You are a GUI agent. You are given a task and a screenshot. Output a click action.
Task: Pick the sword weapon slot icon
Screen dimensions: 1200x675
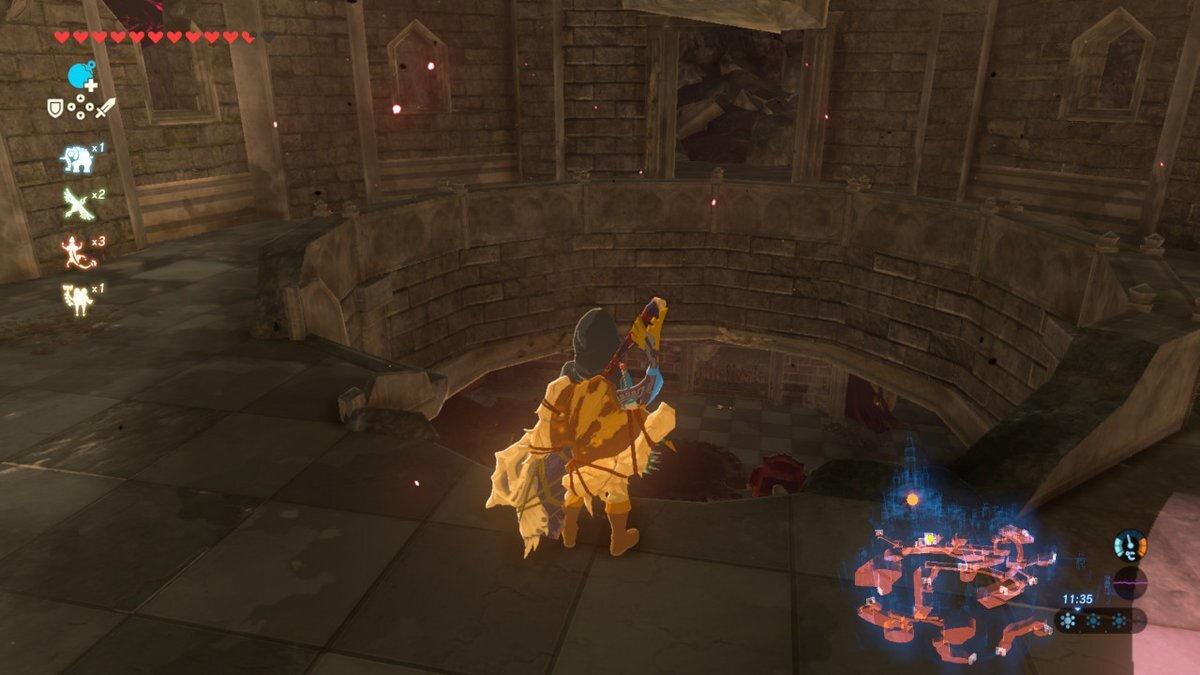coord(106,107)
